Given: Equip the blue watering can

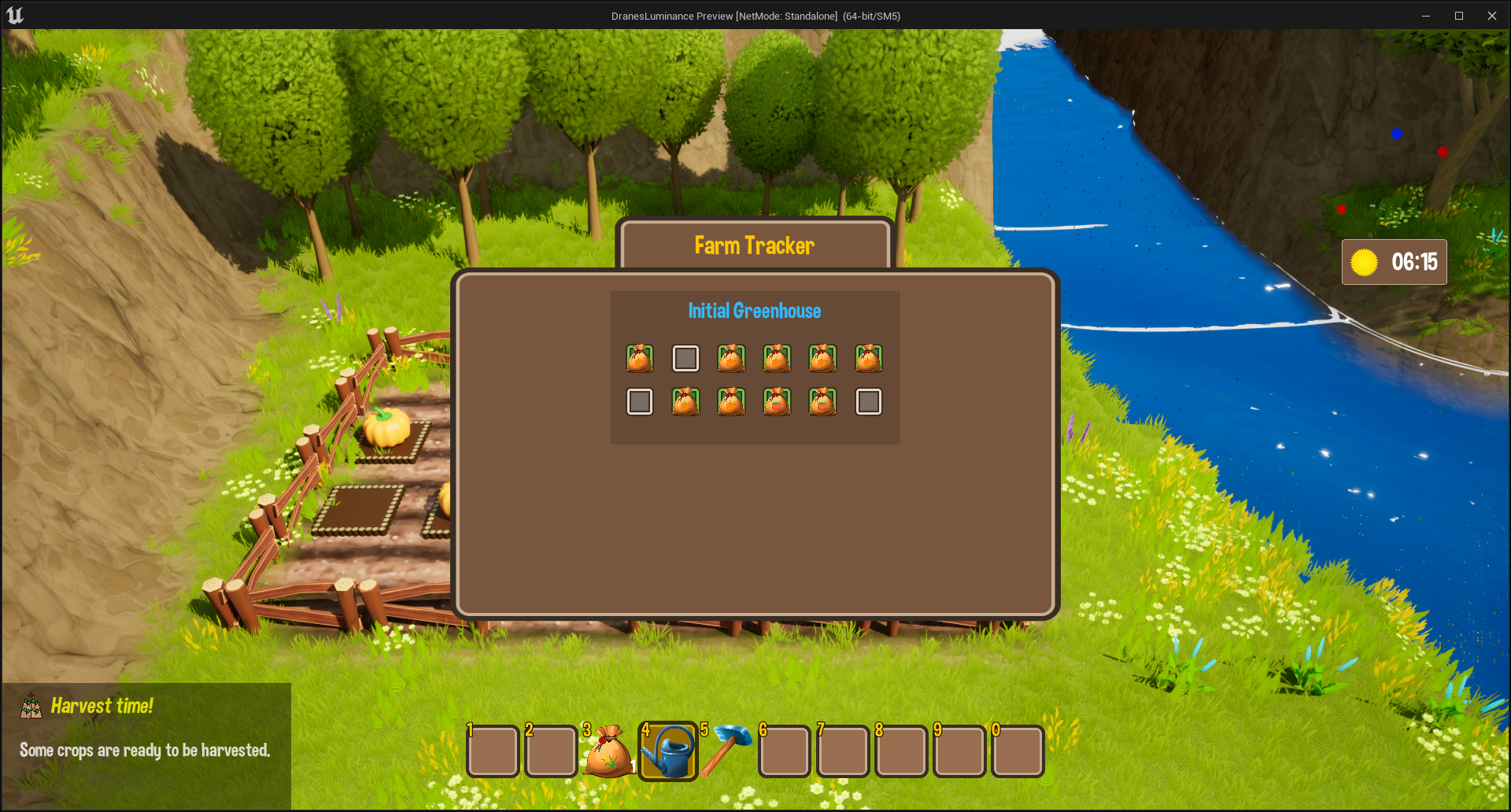Looking at the screenshot, I should click(667, 751).
